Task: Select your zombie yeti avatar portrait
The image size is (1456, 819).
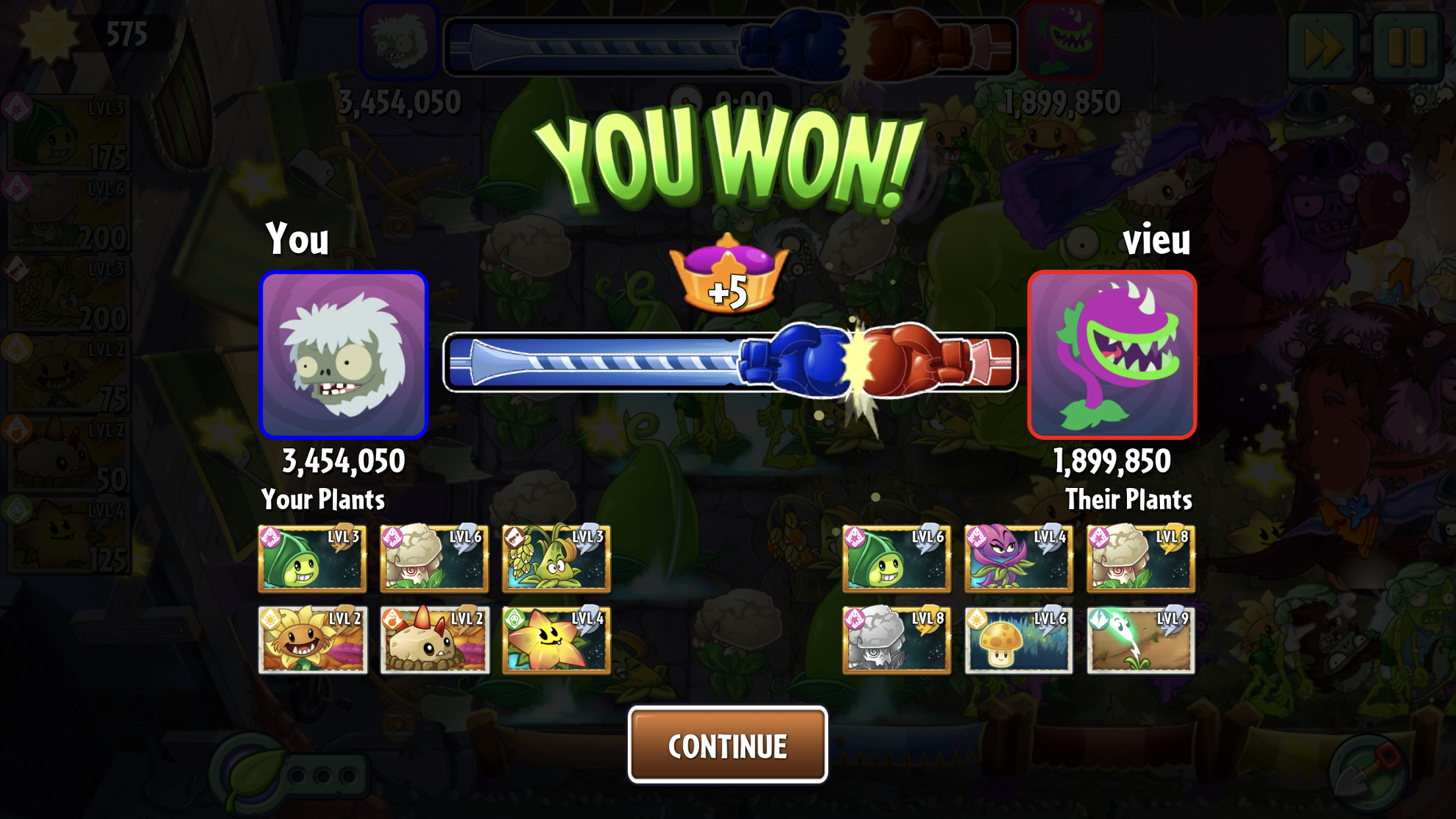Action: click(x=344, y=355)
